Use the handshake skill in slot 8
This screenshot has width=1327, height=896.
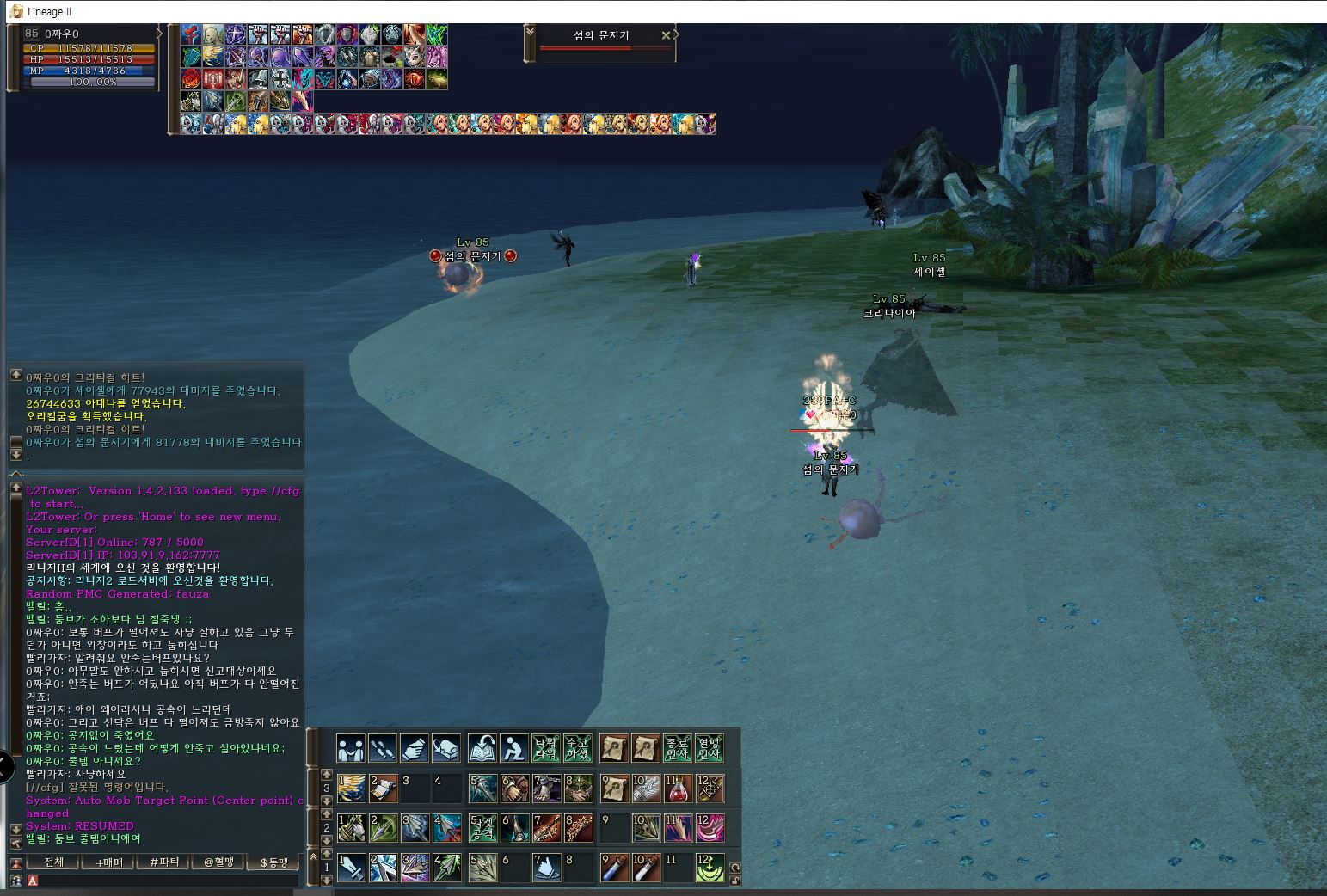tap(580, 788)
